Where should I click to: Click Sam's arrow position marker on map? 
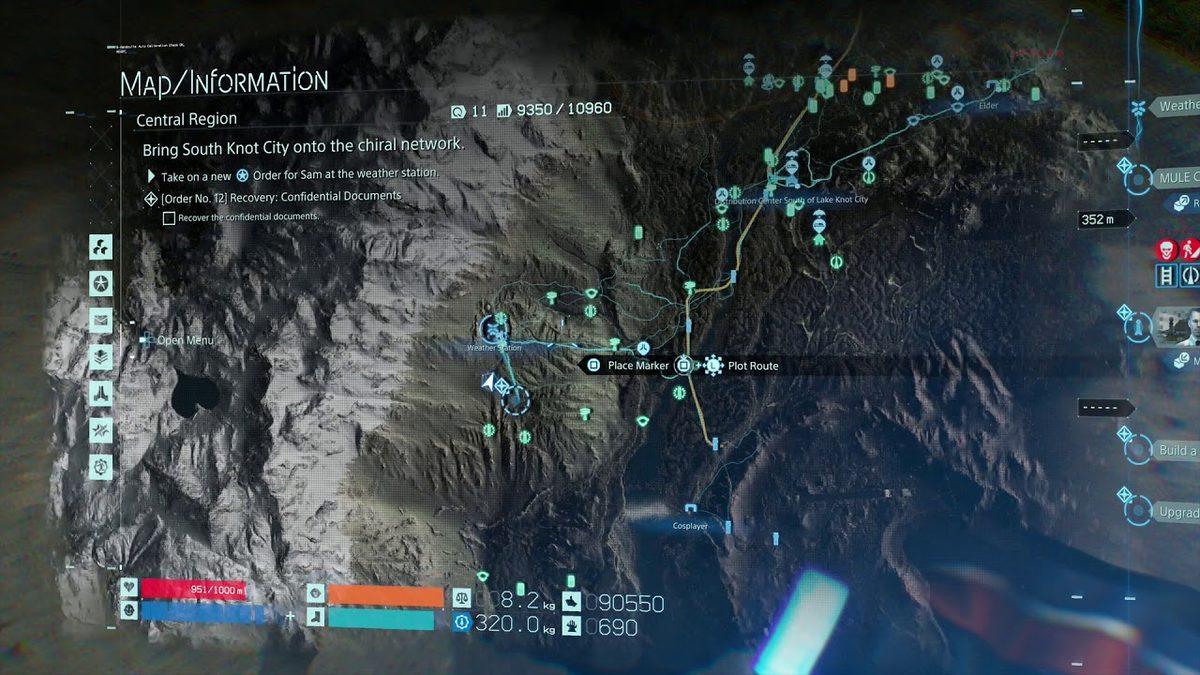pos(488,381)
